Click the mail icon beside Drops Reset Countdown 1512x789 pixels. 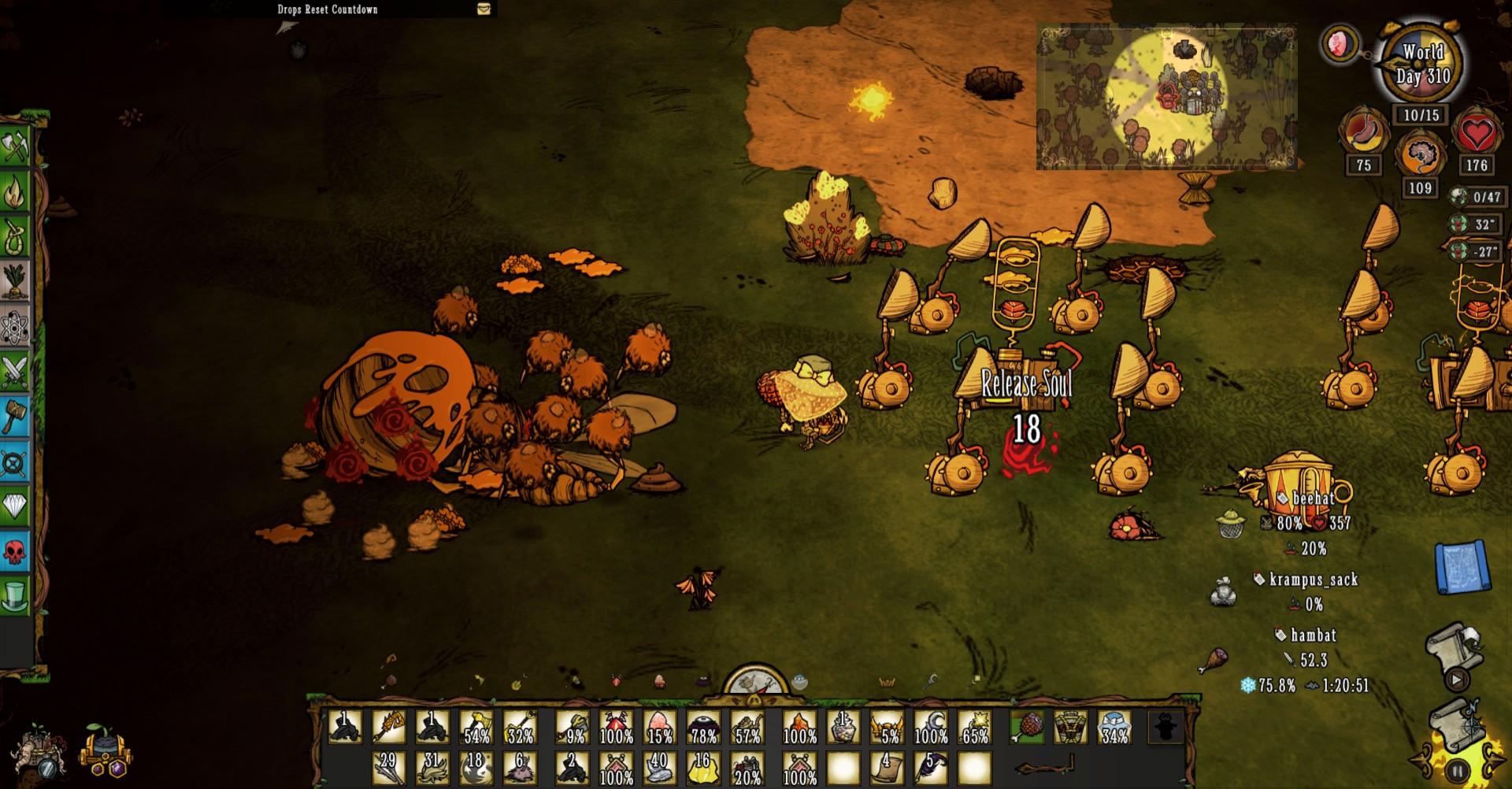pos(484,9)
